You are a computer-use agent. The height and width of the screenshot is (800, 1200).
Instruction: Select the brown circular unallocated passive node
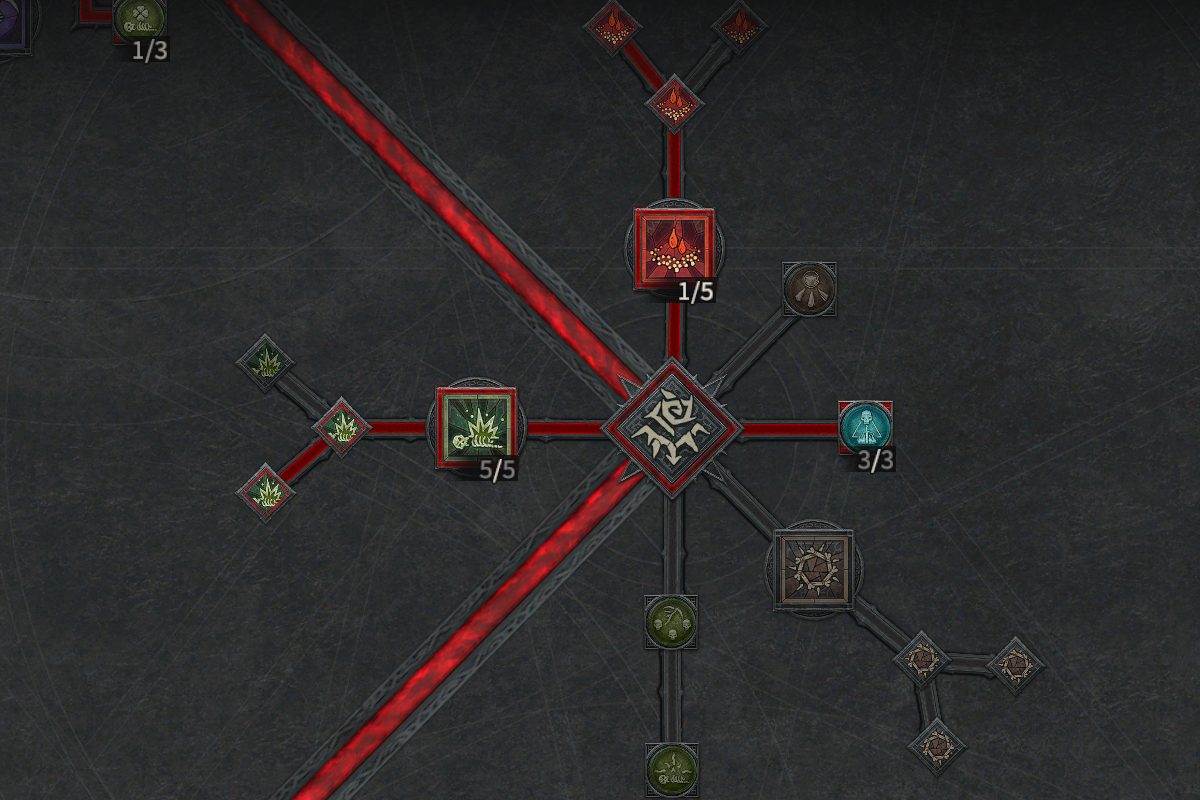(808, 288)
